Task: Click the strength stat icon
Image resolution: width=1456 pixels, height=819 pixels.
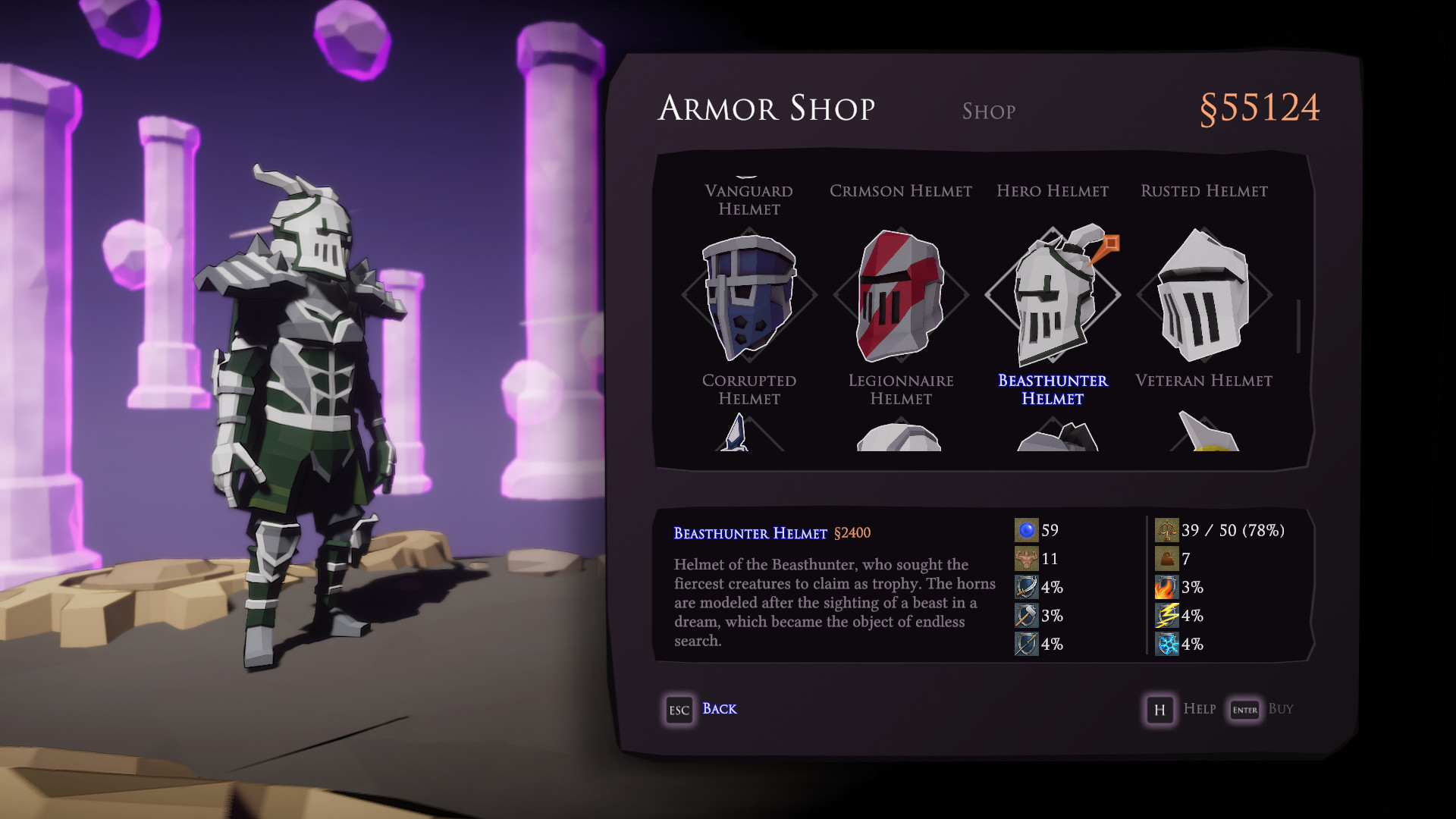Action: coord(1028,560)
